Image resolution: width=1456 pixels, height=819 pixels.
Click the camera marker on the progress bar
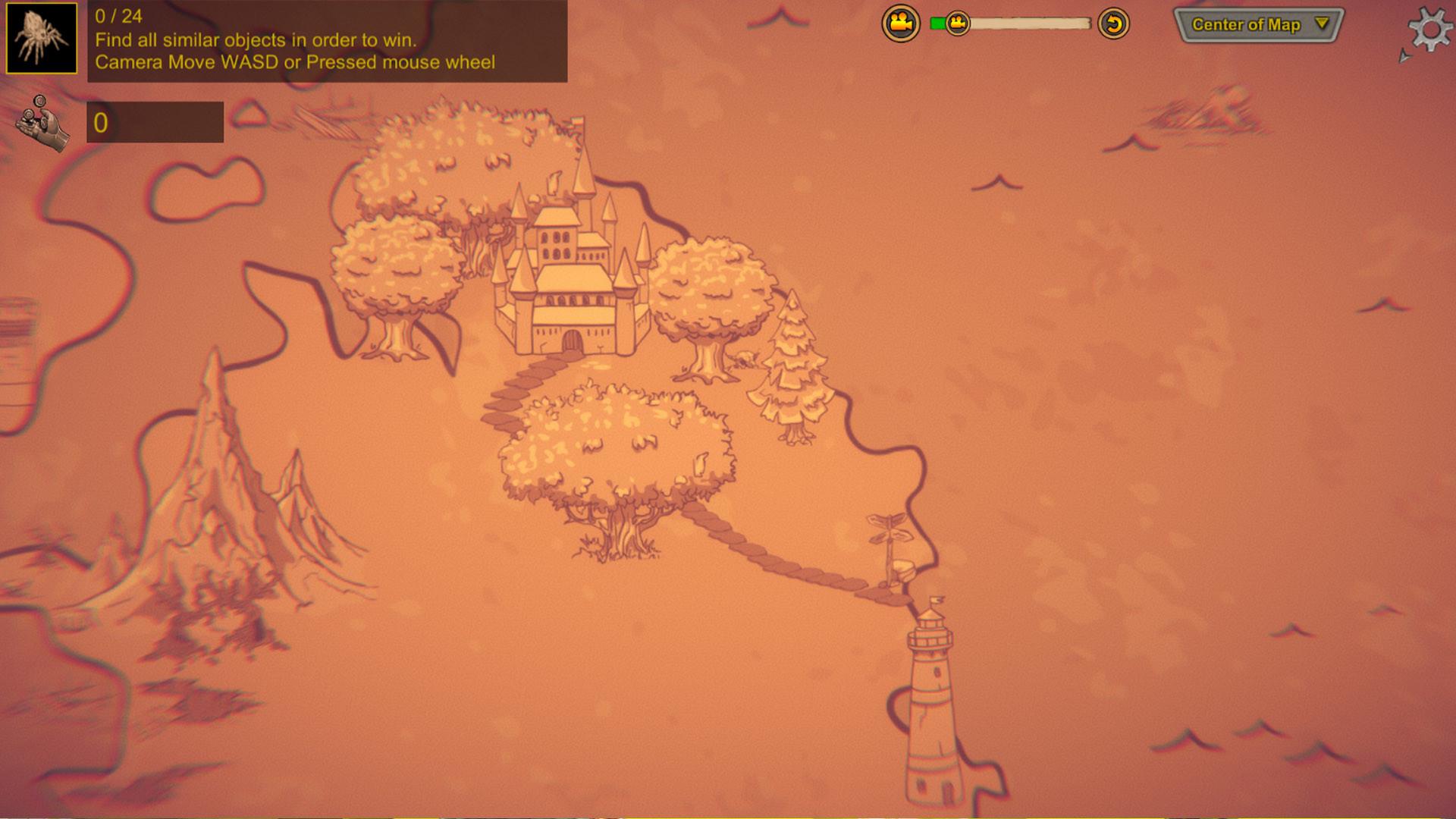pyautogui.click(x=957, y=23)
